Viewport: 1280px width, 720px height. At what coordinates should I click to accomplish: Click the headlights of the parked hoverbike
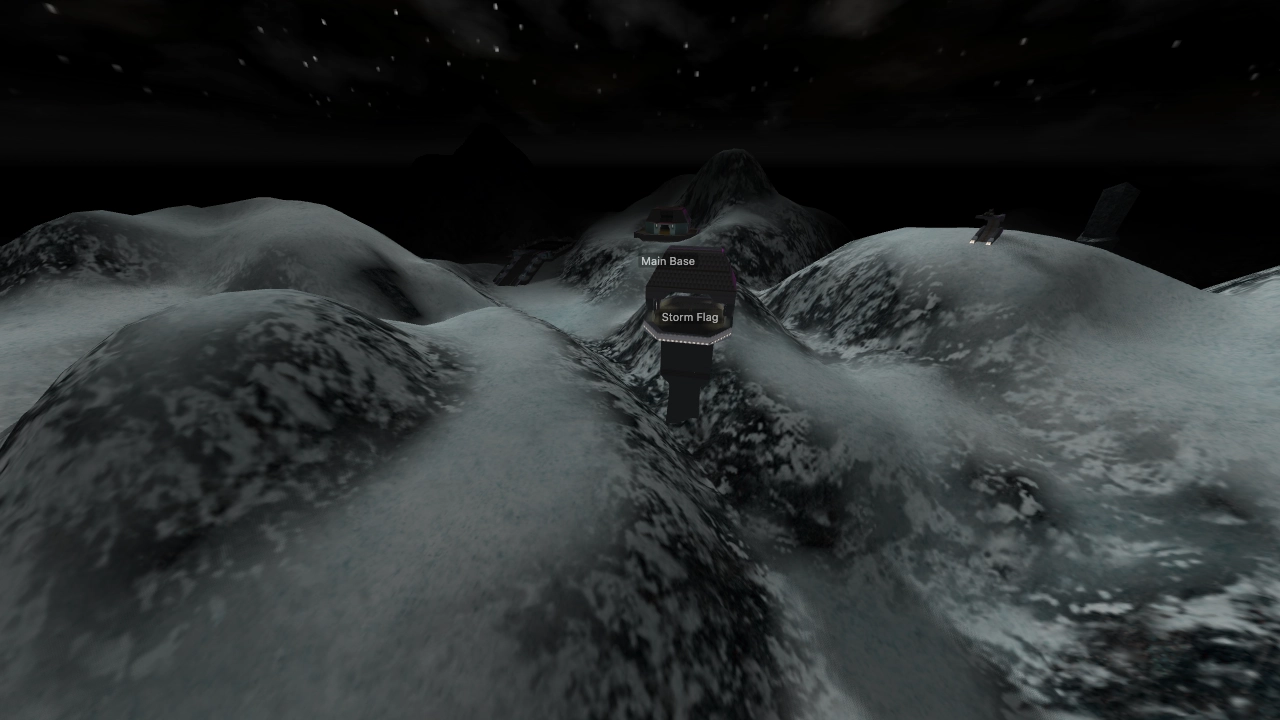click(980, 241)
